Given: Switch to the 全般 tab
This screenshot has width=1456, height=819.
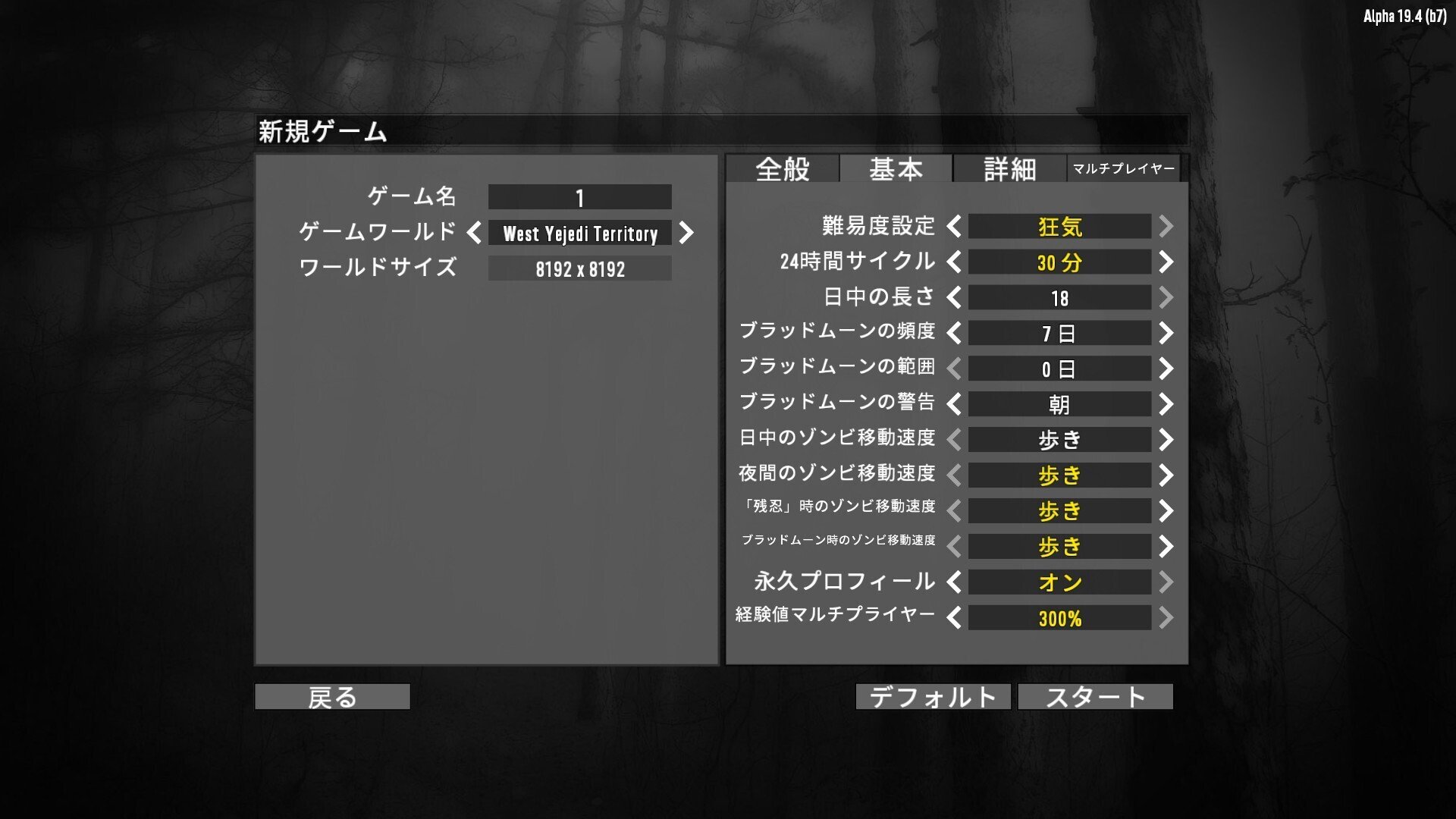Looking at the screenshot, I should pyautogui.click(x=781, y=169).
